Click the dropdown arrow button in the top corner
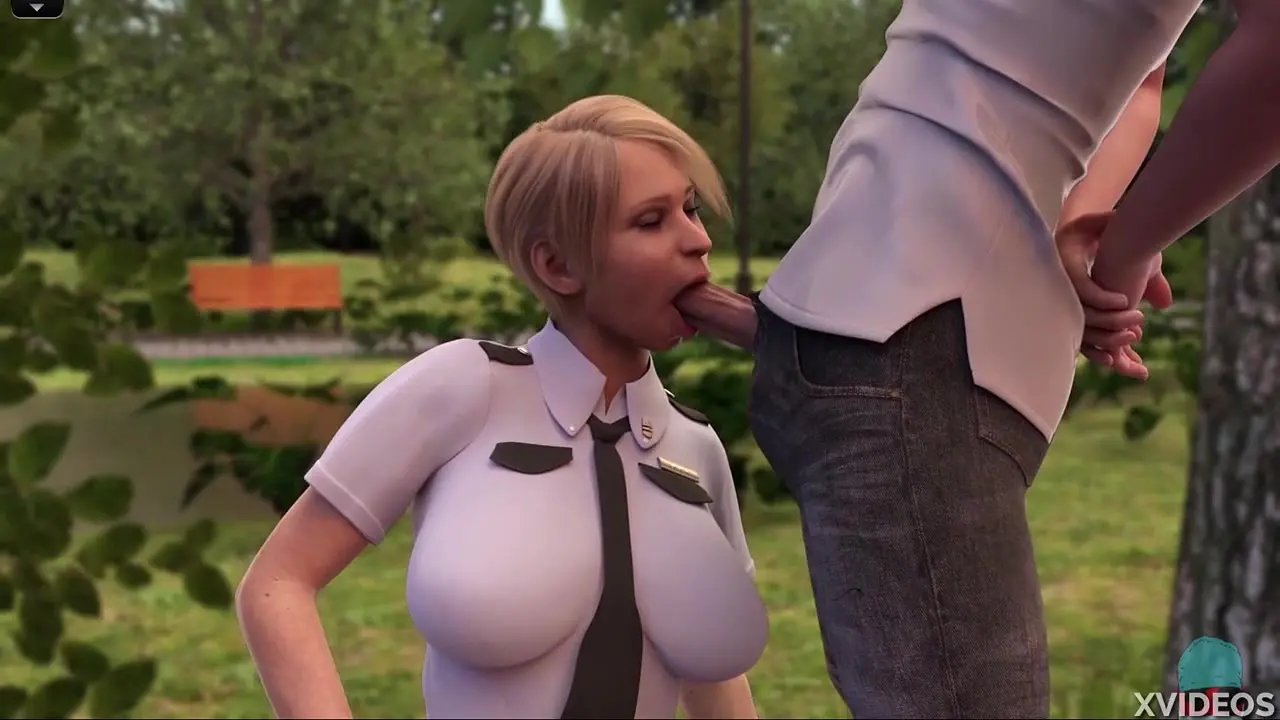1280x720 pixels. tap(37, 8)
